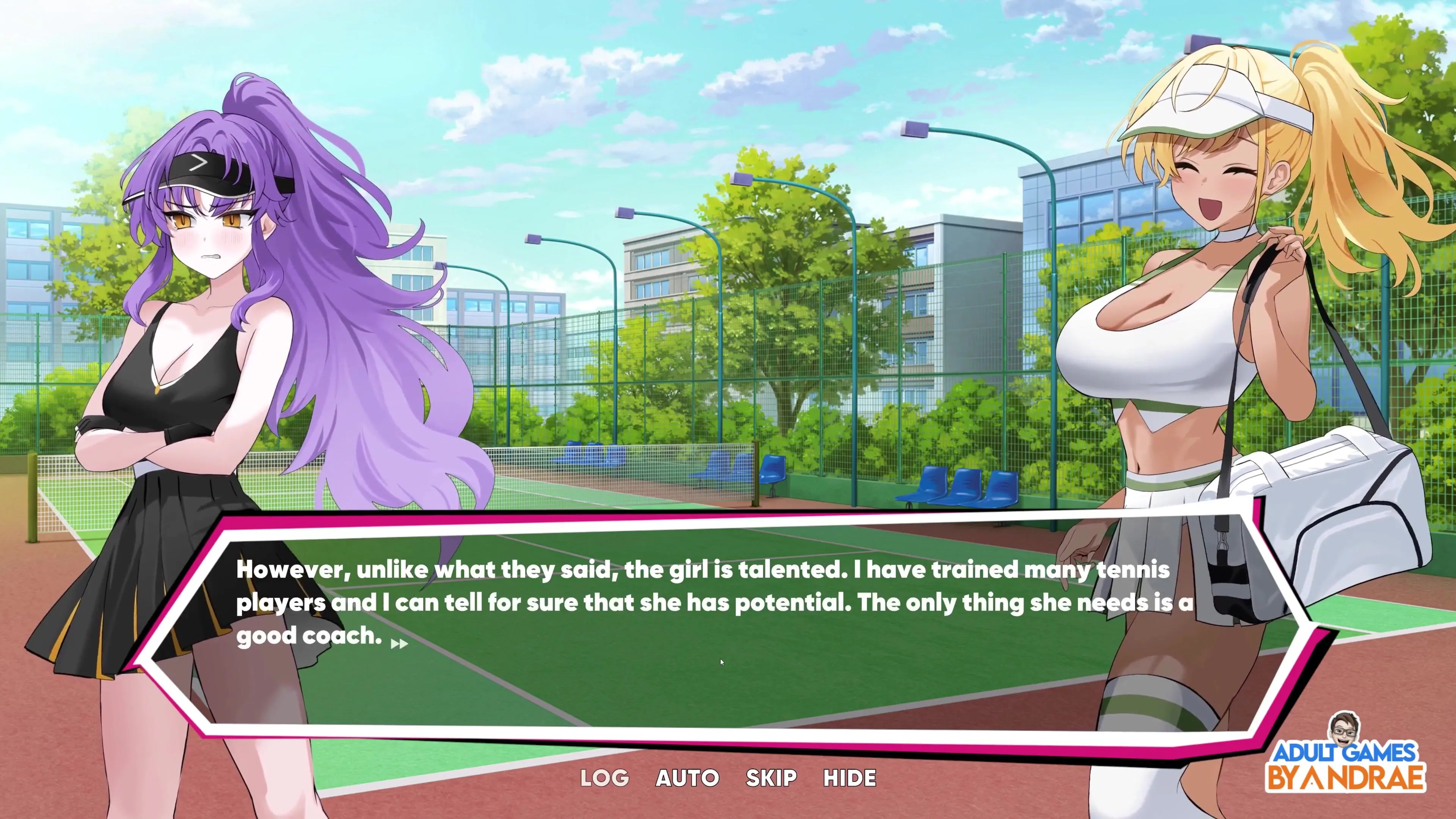Screen dimensions: 1456x819
Task: Open the dialogue LOG
Action: point(604,778)
